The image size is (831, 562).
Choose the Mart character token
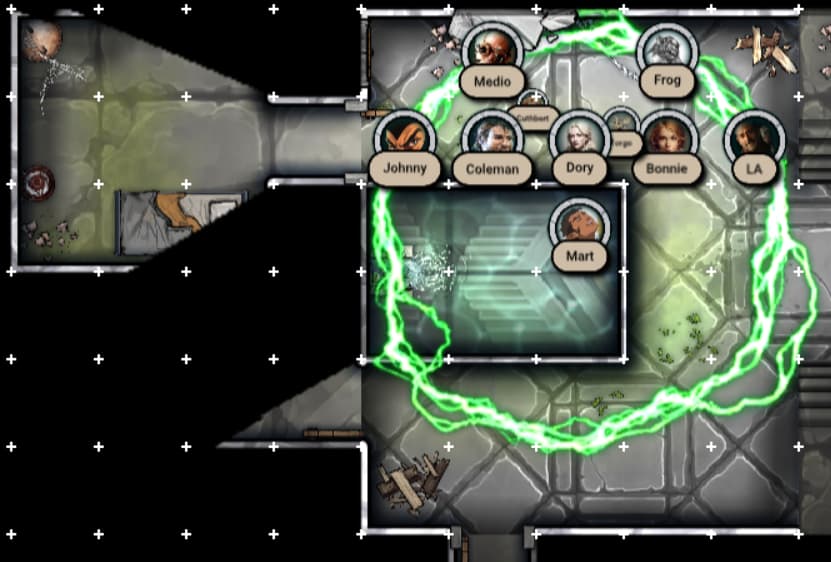click(579, 224)
